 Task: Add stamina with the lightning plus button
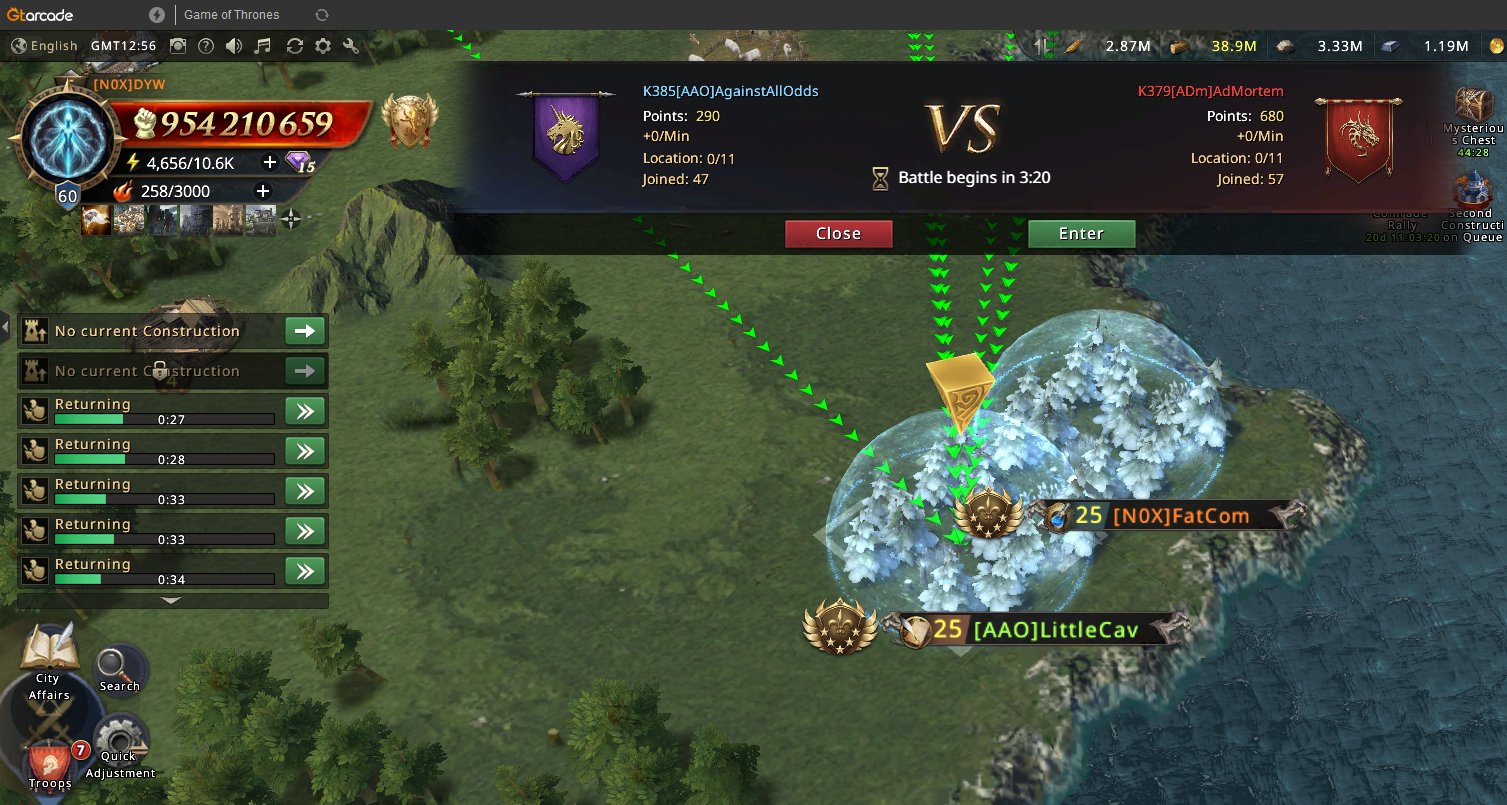click(269, 163)
